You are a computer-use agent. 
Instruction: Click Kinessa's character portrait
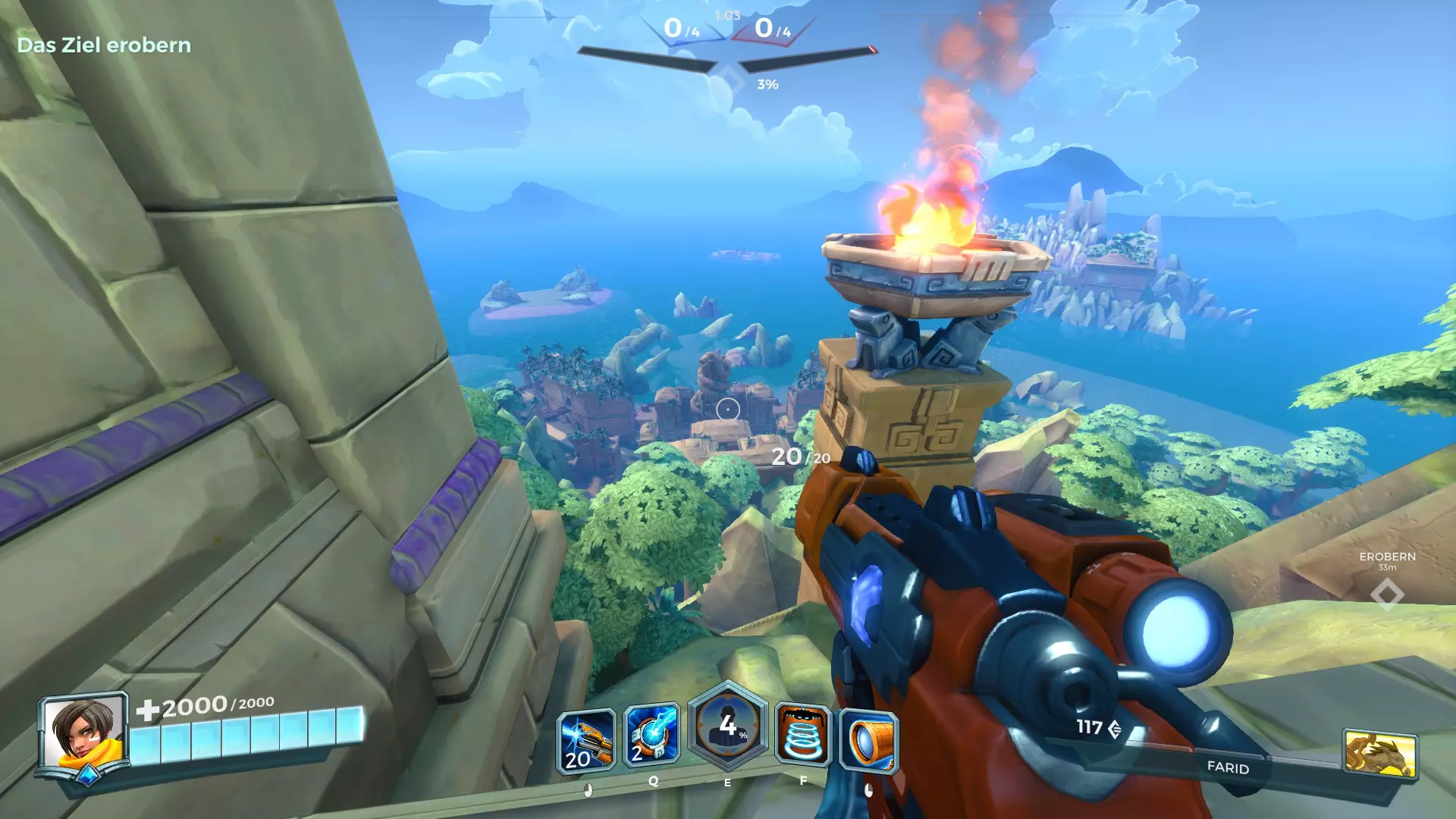pos(83,733)
